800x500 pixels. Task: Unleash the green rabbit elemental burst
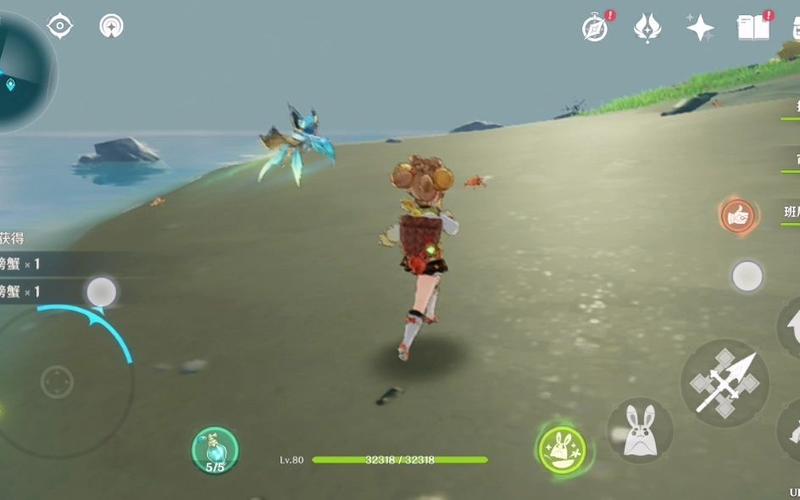(x=560, y=448)
